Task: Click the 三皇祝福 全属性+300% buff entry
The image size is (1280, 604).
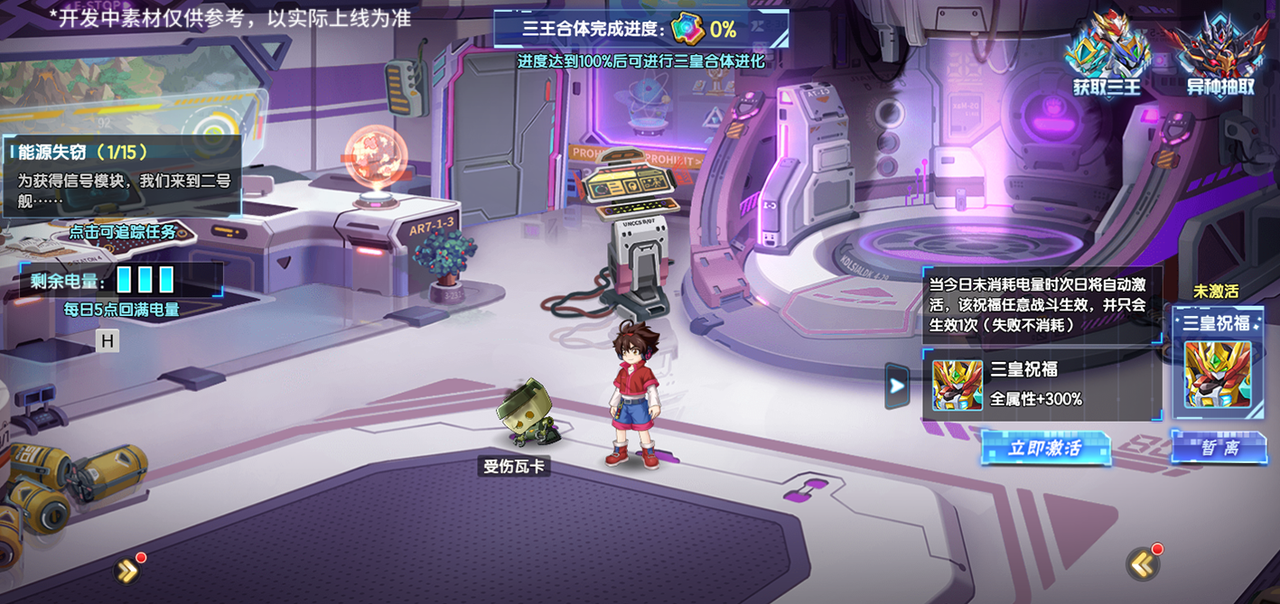Action: point(1040,385)
